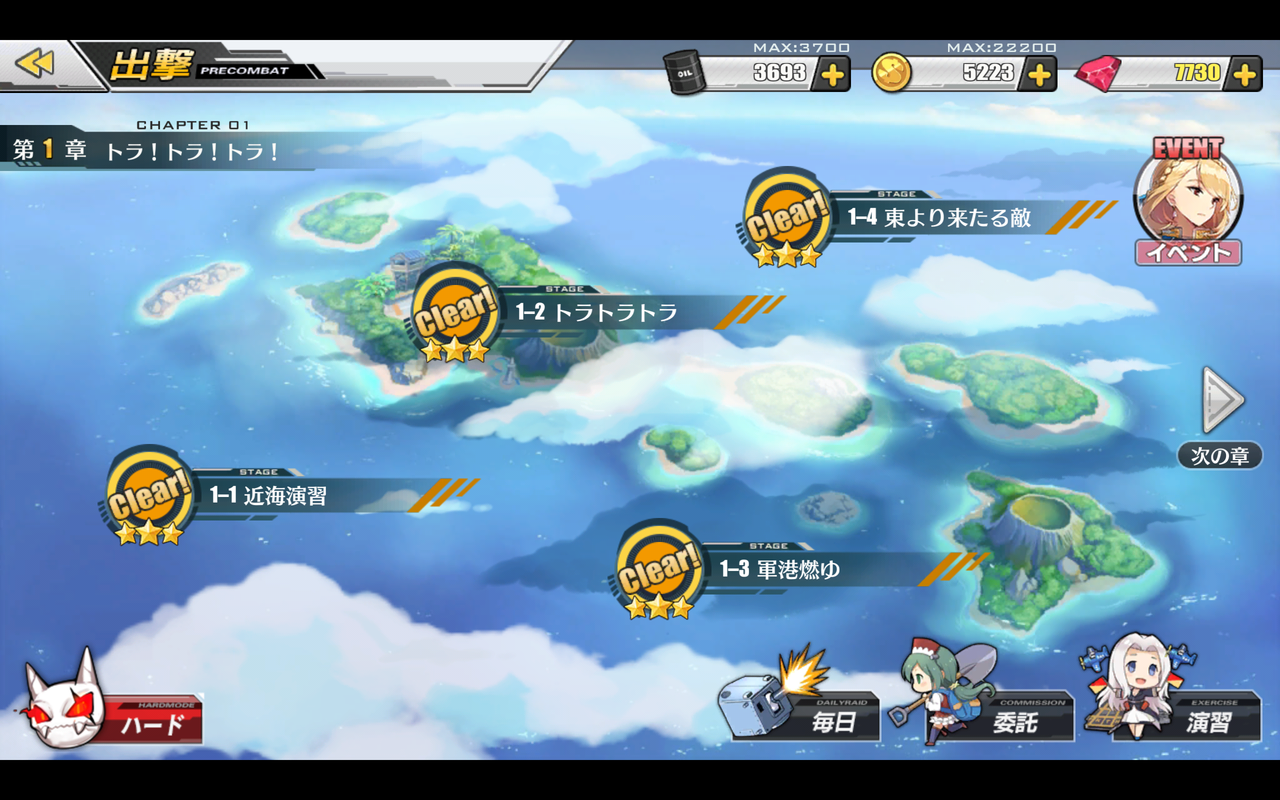
Task: Click the three stars under stage 1-3
Action: click(657, 608)
